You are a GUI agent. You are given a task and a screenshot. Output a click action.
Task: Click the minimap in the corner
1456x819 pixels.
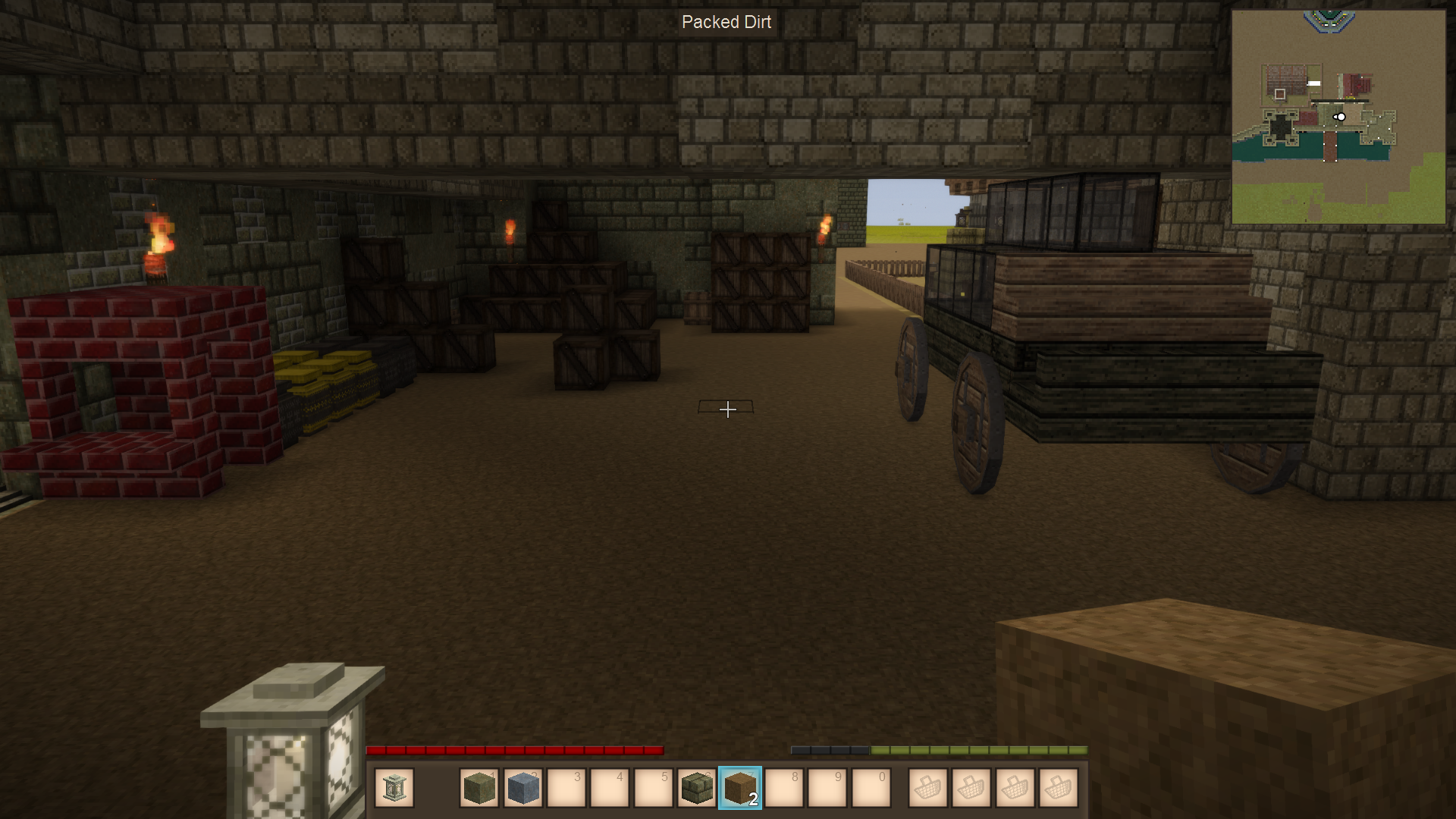pos(1338,117)
